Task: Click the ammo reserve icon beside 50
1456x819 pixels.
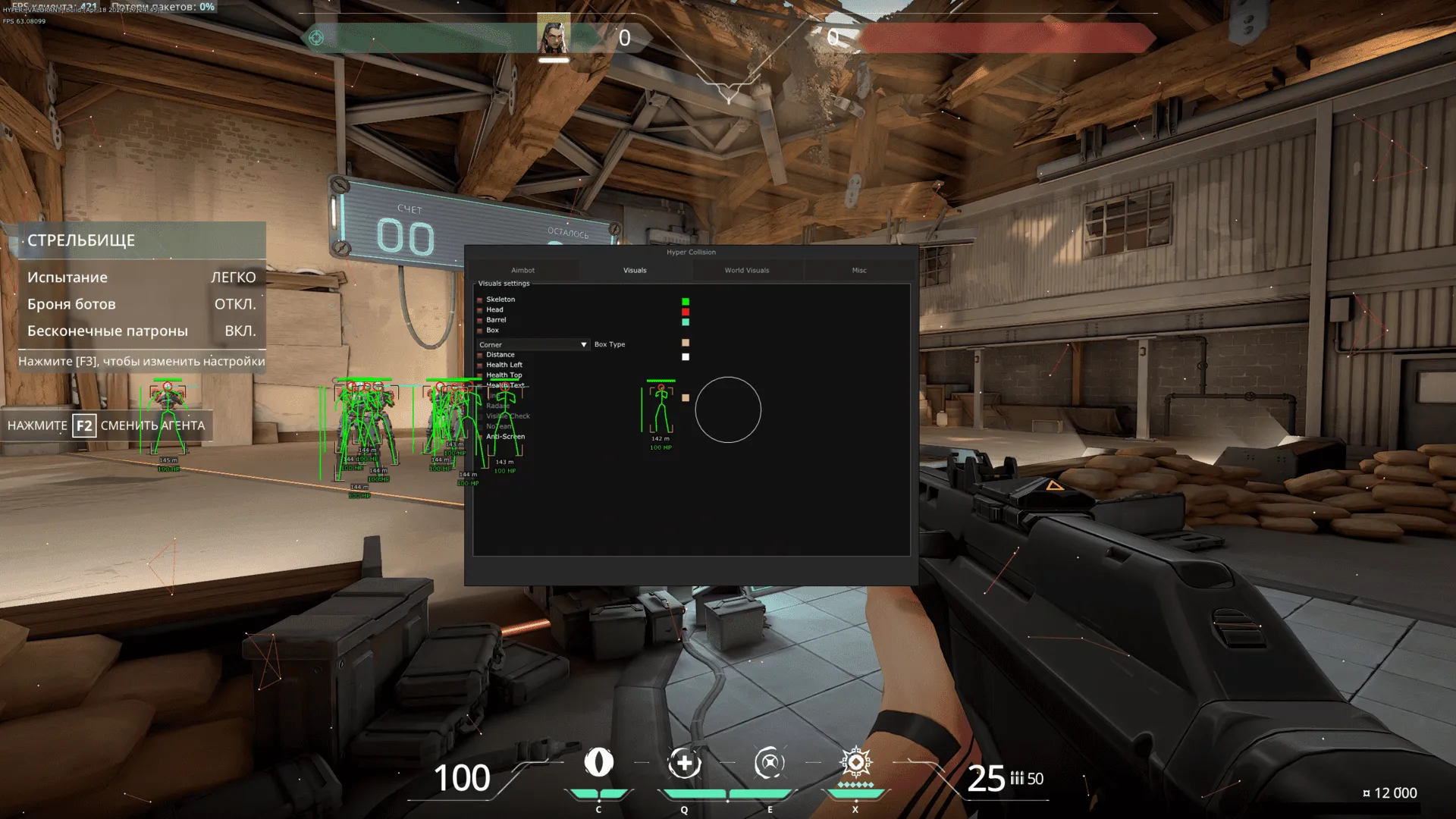Action: (1016, 779)
